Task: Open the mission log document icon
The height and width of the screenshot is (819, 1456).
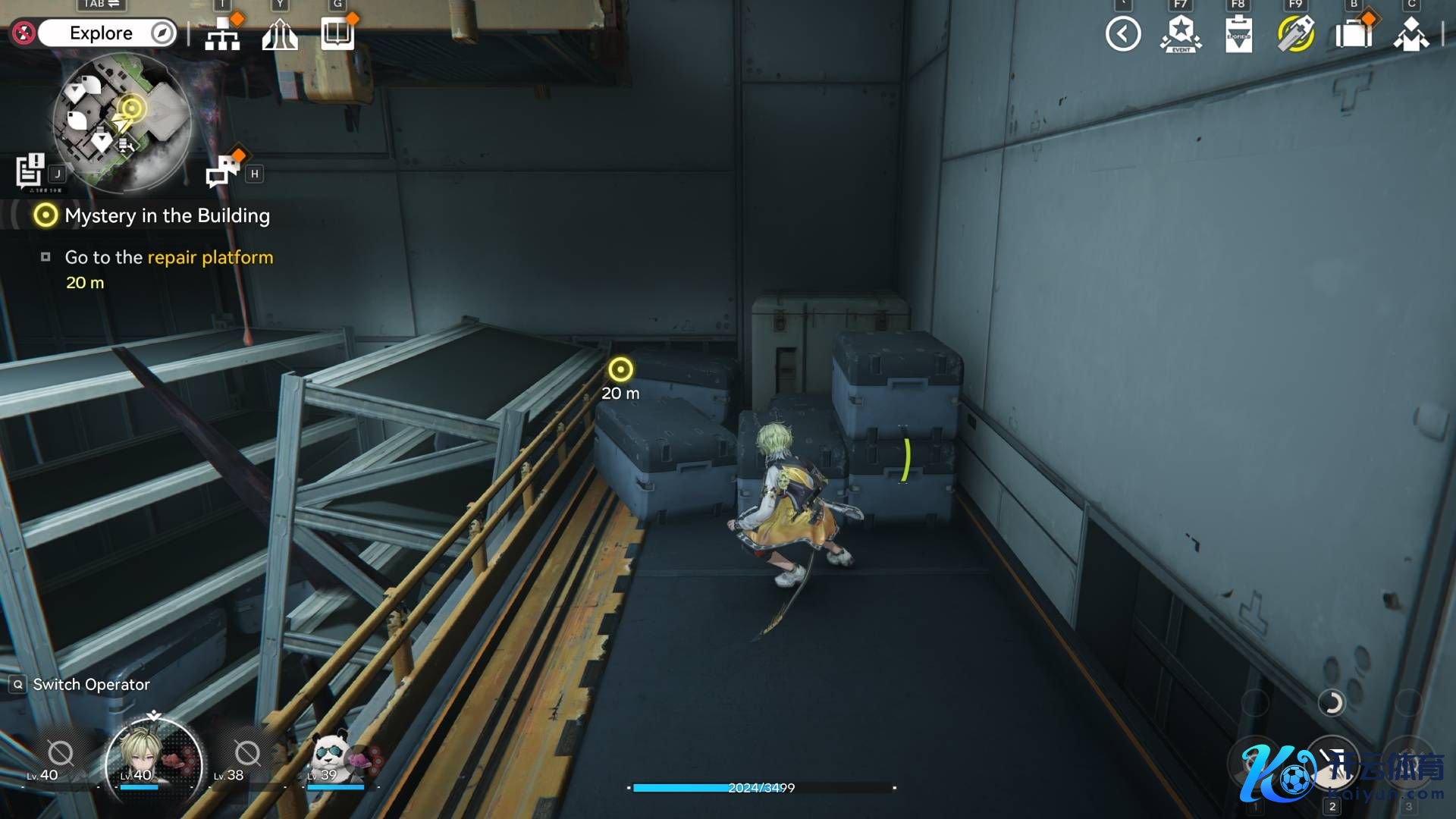Action: 30,170
